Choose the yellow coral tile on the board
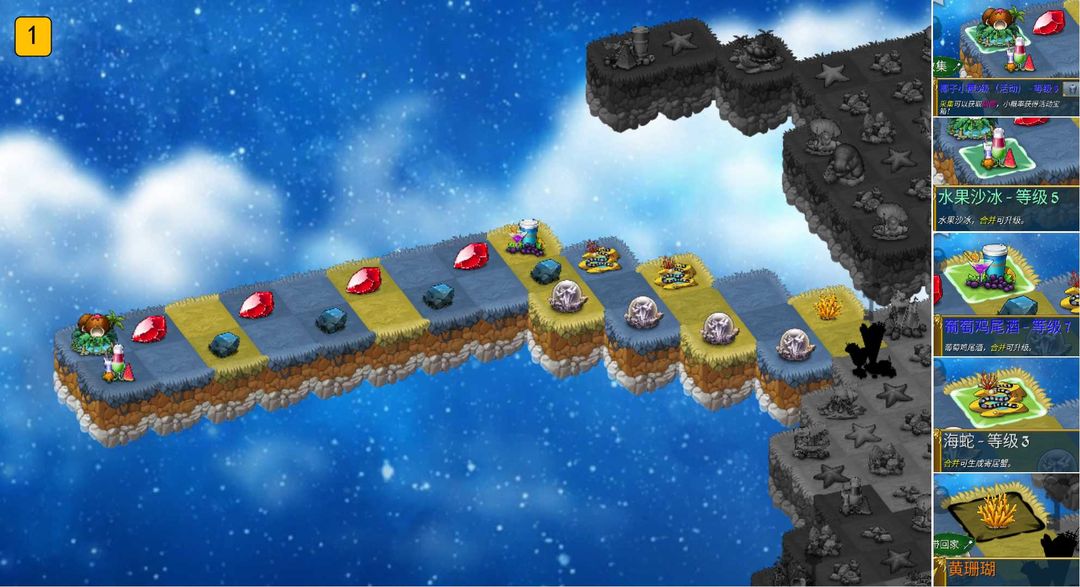This screenshot has height=587, width=1080. click(x=827, y=306)
